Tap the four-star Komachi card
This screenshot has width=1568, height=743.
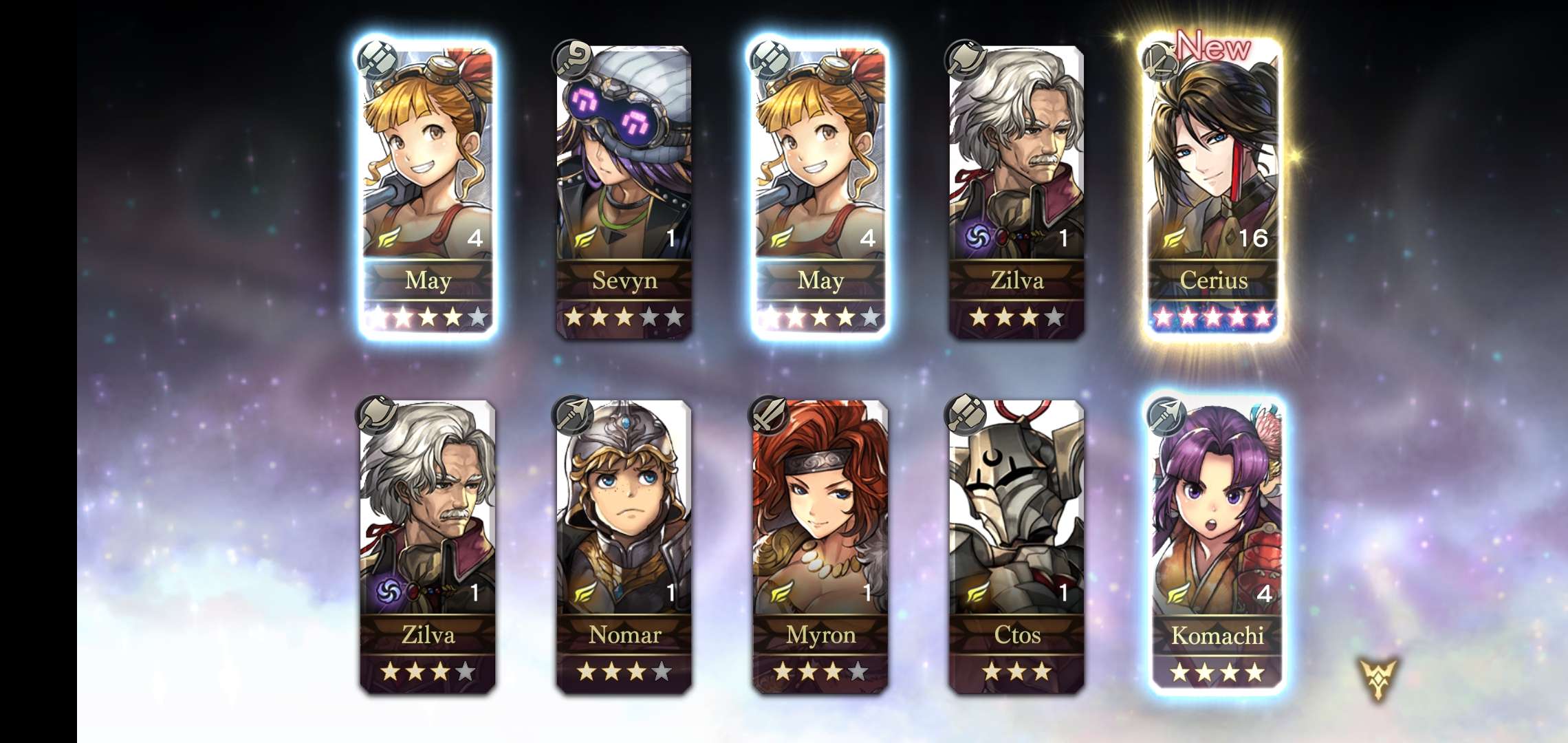(1216, 545)
